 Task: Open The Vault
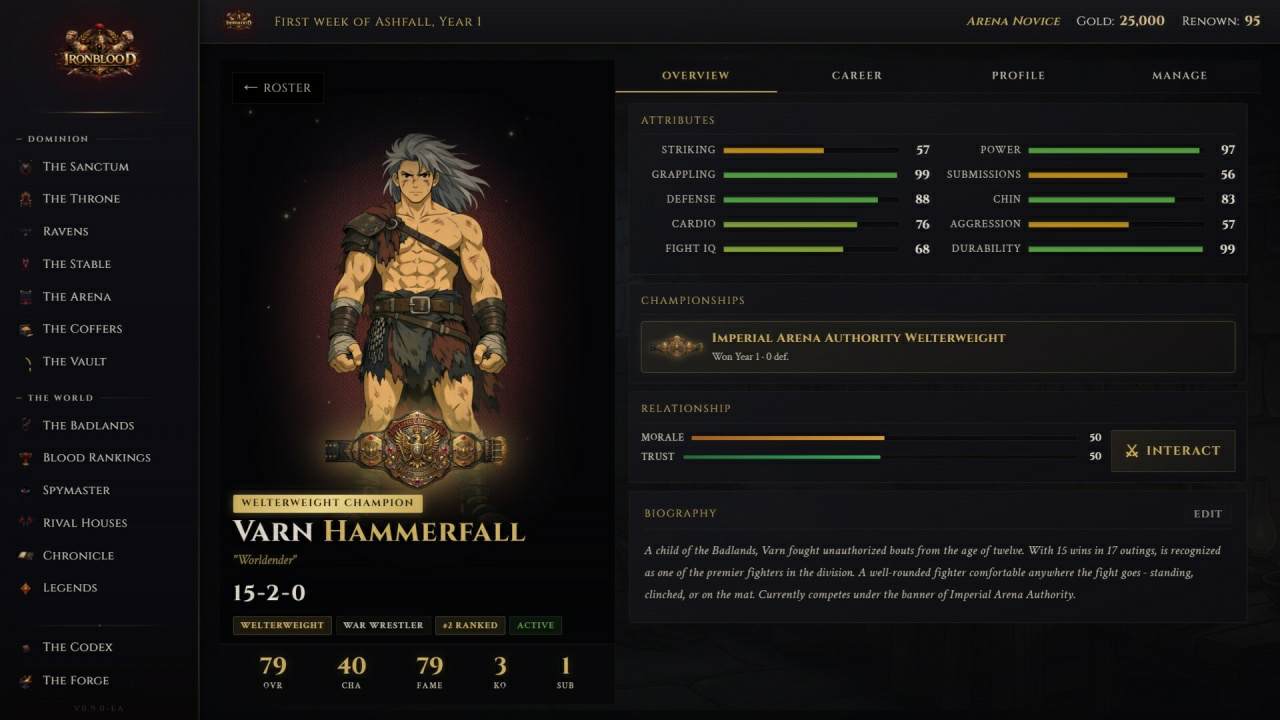coord(74,362)
